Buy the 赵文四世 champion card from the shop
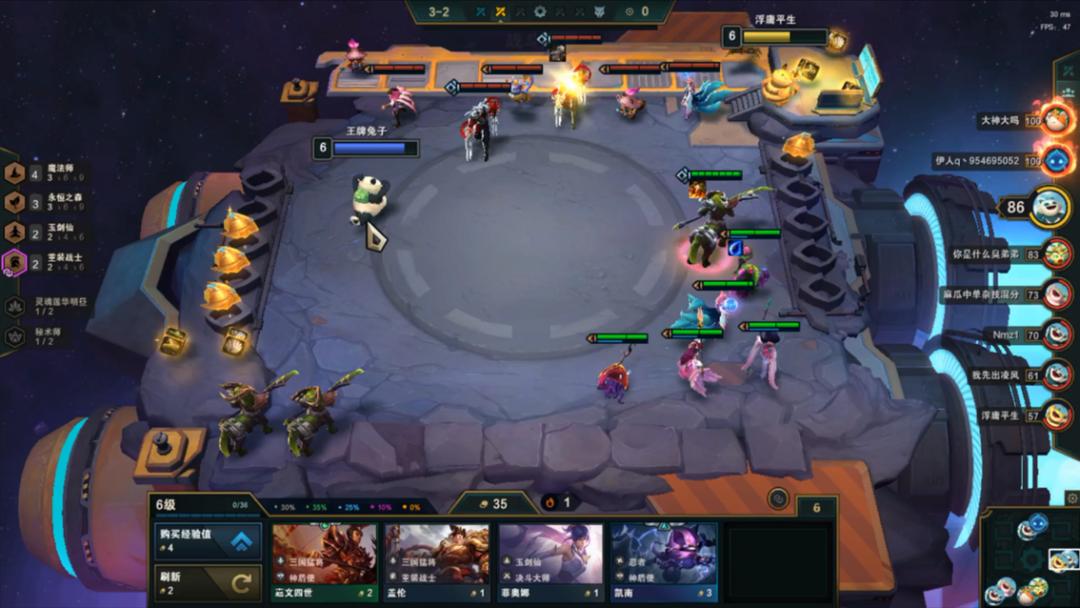 (324, 562)
